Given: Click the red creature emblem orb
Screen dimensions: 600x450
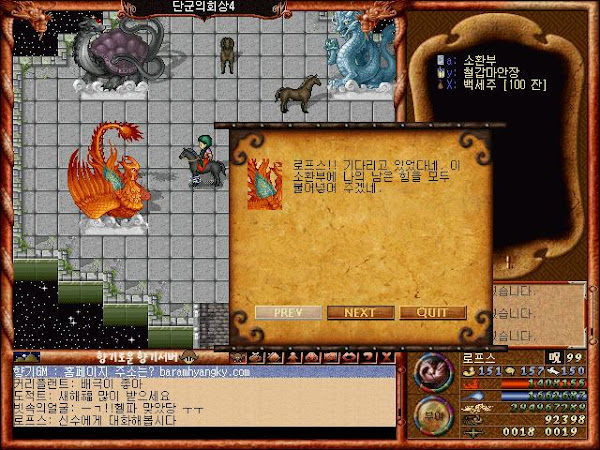Looking at the screenshot, I should point(434,372).
